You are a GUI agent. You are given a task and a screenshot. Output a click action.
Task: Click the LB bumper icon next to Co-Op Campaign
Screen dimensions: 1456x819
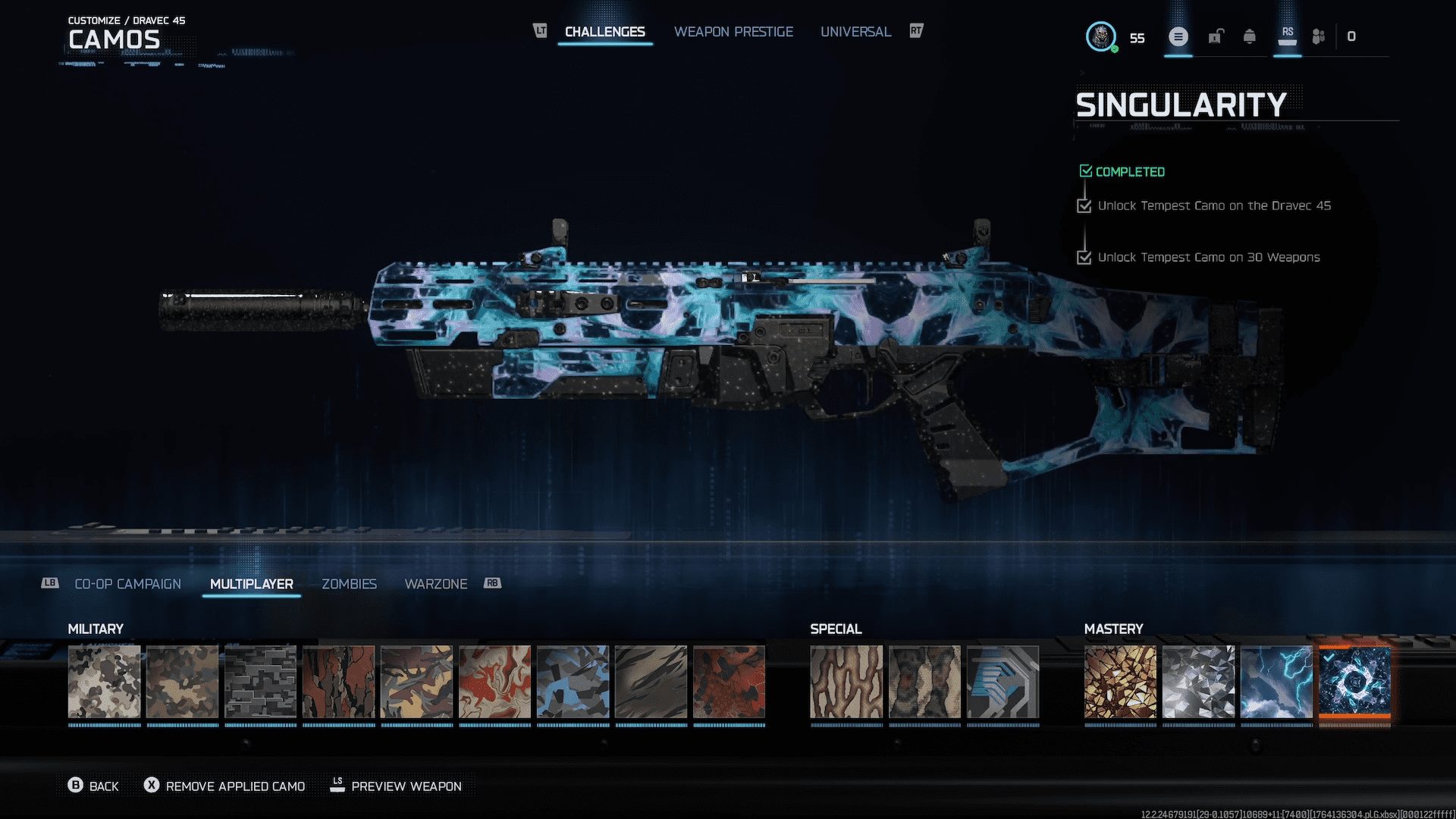[49, 582]
